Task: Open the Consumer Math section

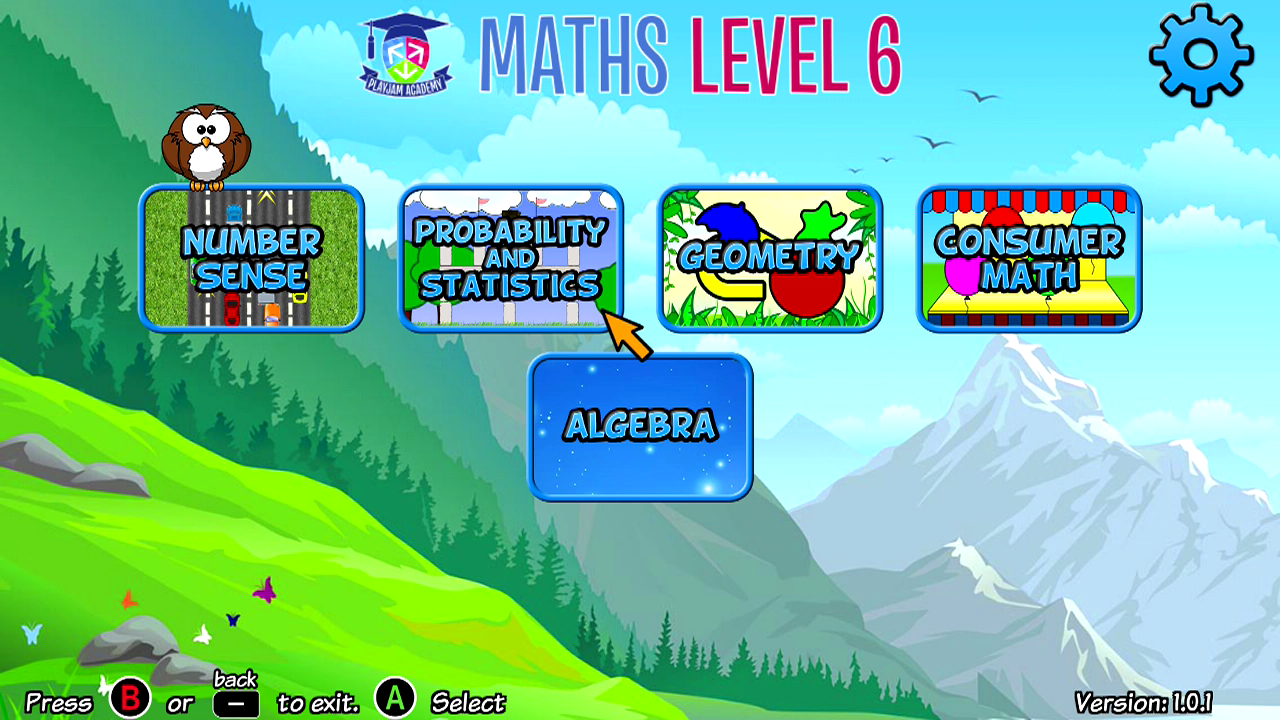Action: 1030,258
